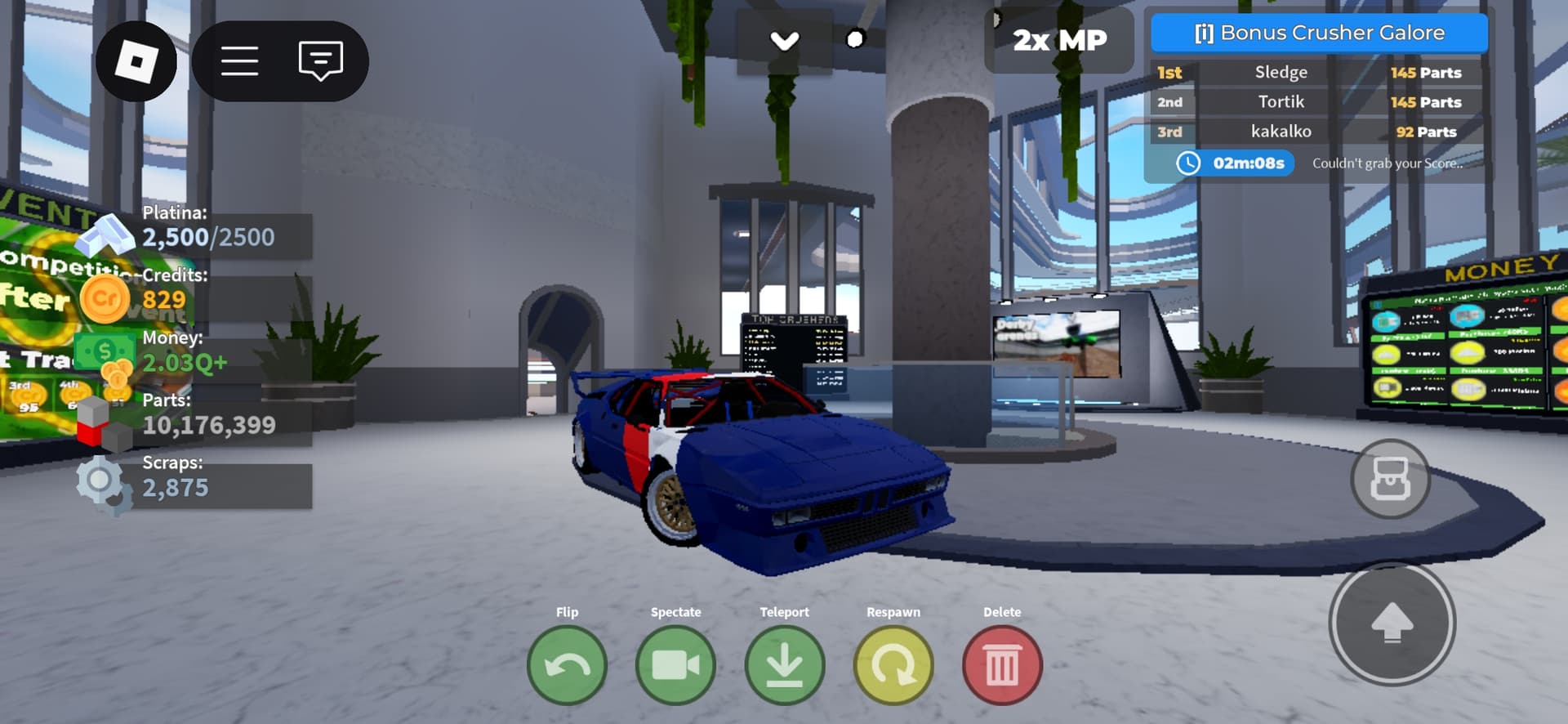The height and width of the screenshot is (724, 1568).
Task: Tap the green Teleport button
Action: point(784,665)
